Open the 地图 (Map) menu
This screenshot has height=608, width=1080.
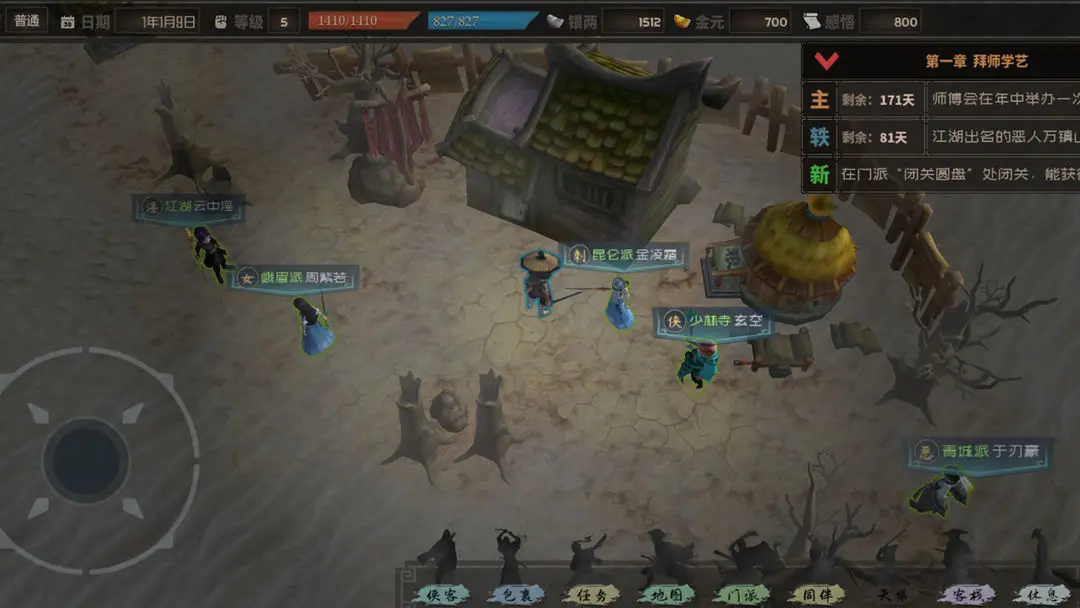[x=666, y=594]
